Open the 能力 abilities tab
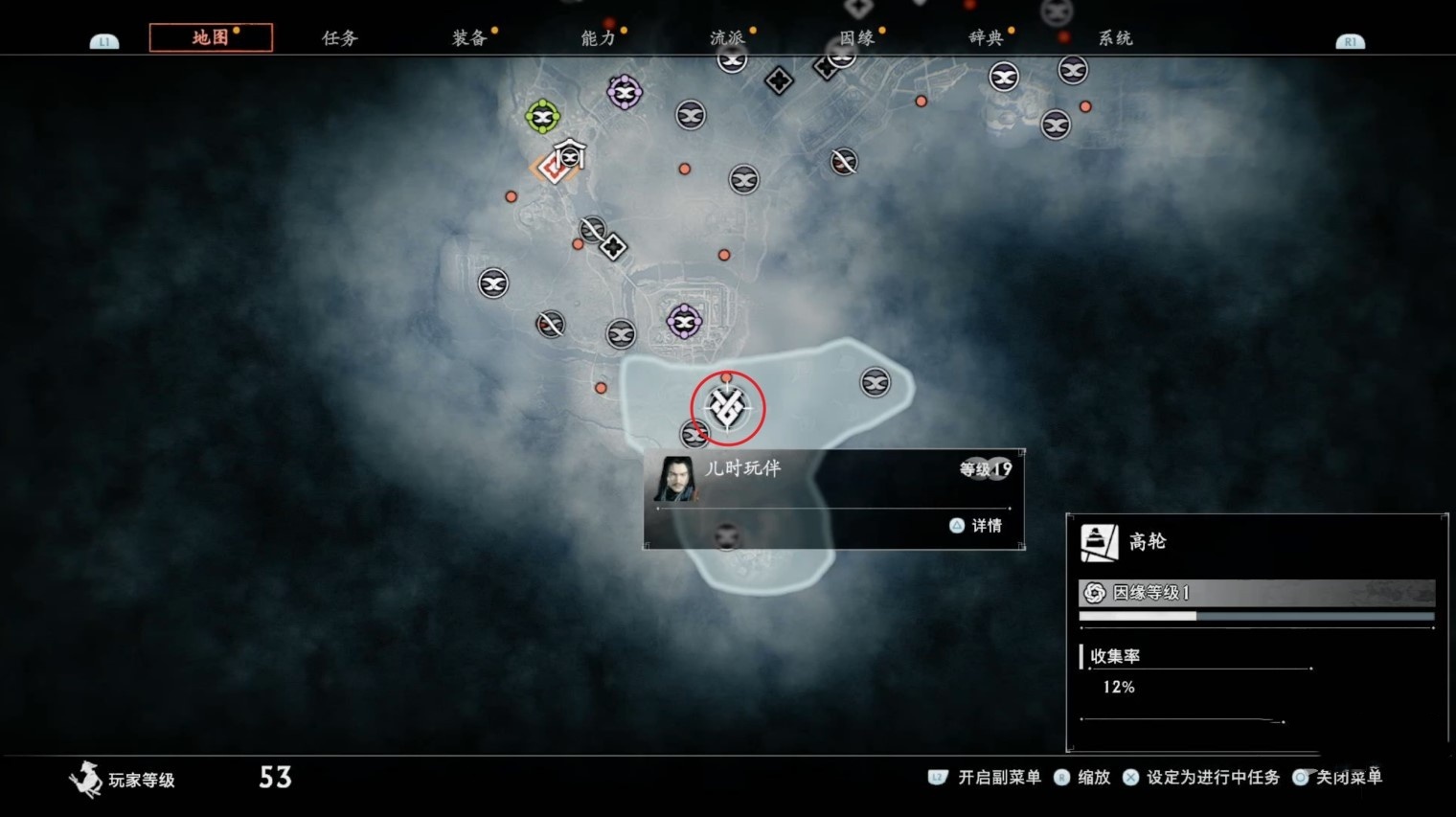Image resolution: width=1456 pixels, height=817 pixels. point(599,38)
